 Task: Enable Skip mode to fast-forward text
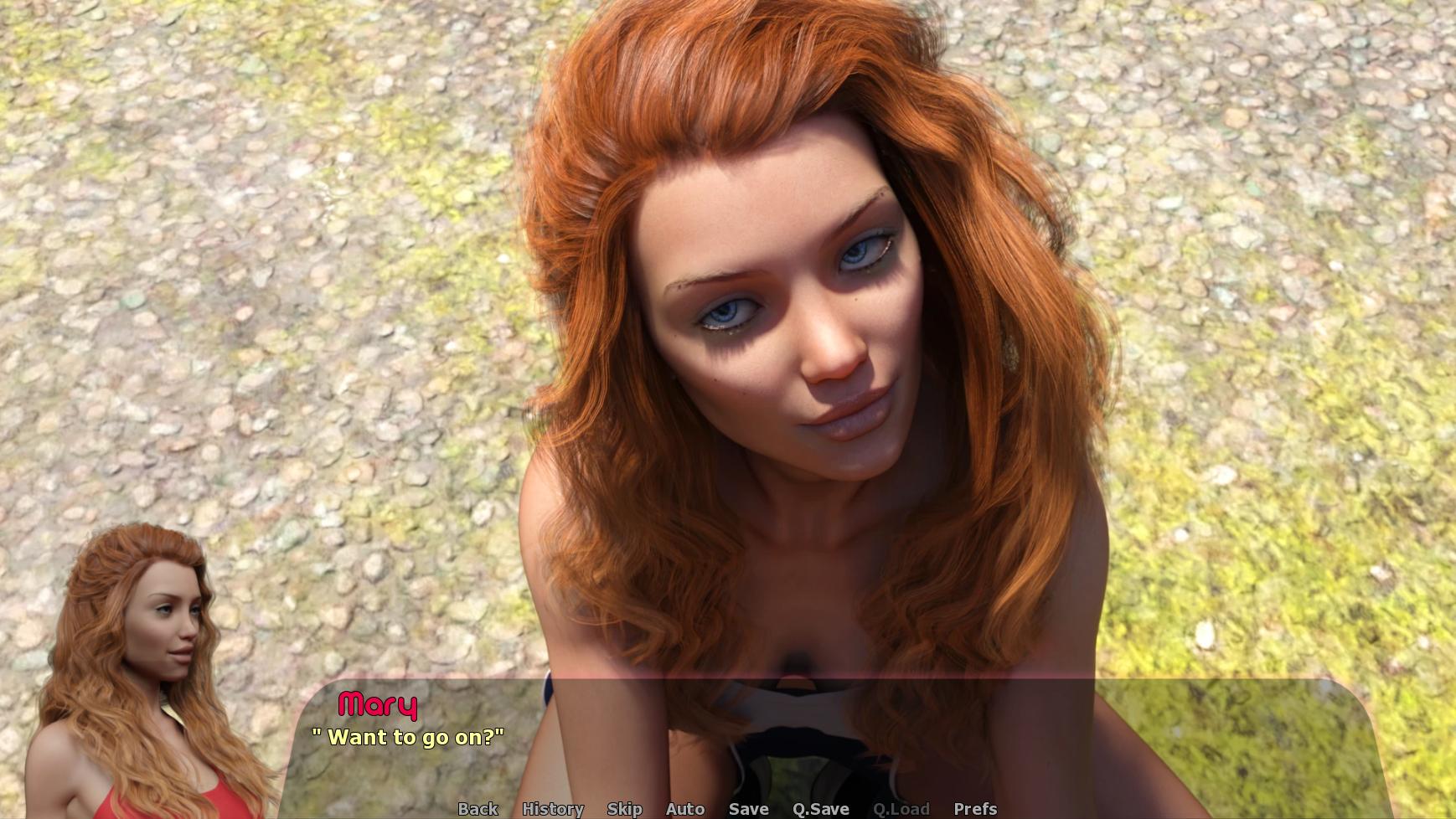(x=624, y=809)
